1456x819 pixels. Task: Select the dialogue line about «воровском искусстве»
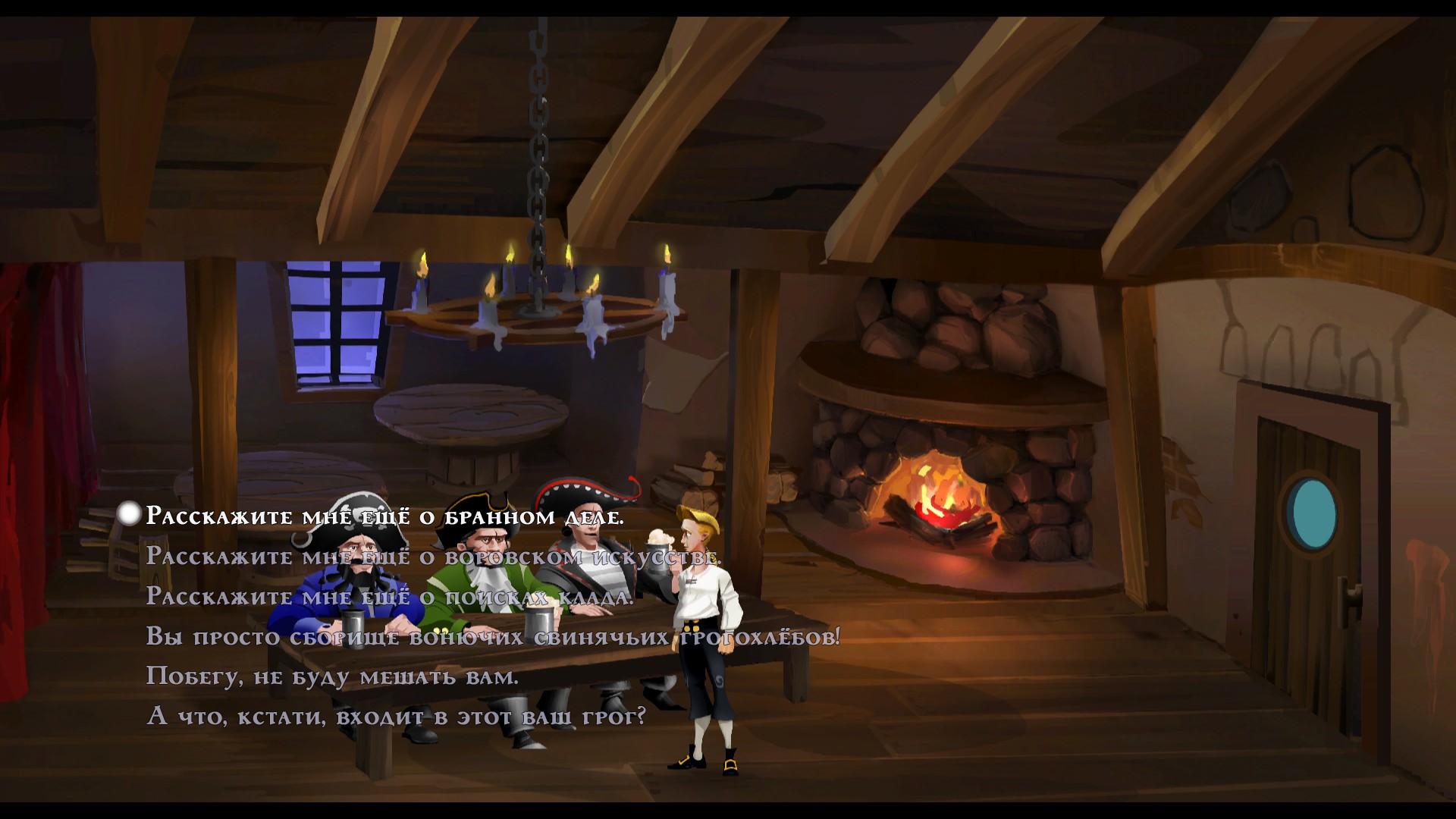(432, 557)
